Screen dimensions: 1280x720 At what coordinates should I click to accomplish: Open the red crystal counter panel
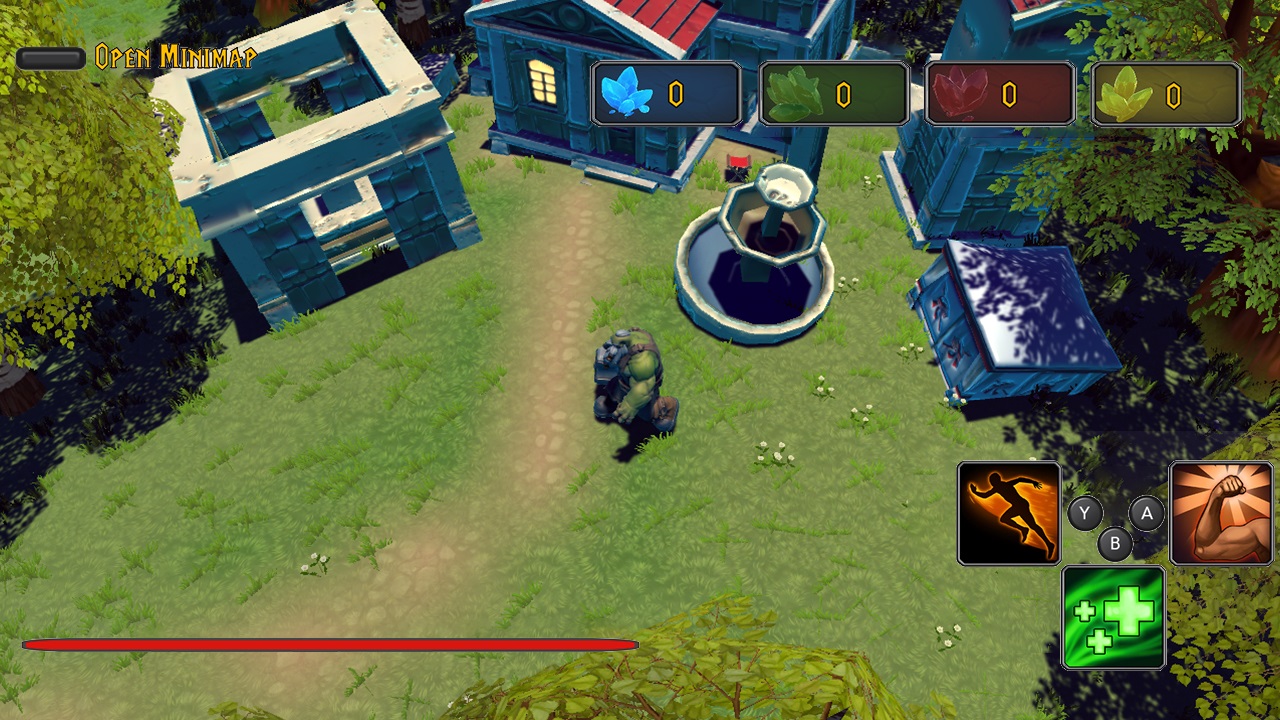tap(1000, 92)
